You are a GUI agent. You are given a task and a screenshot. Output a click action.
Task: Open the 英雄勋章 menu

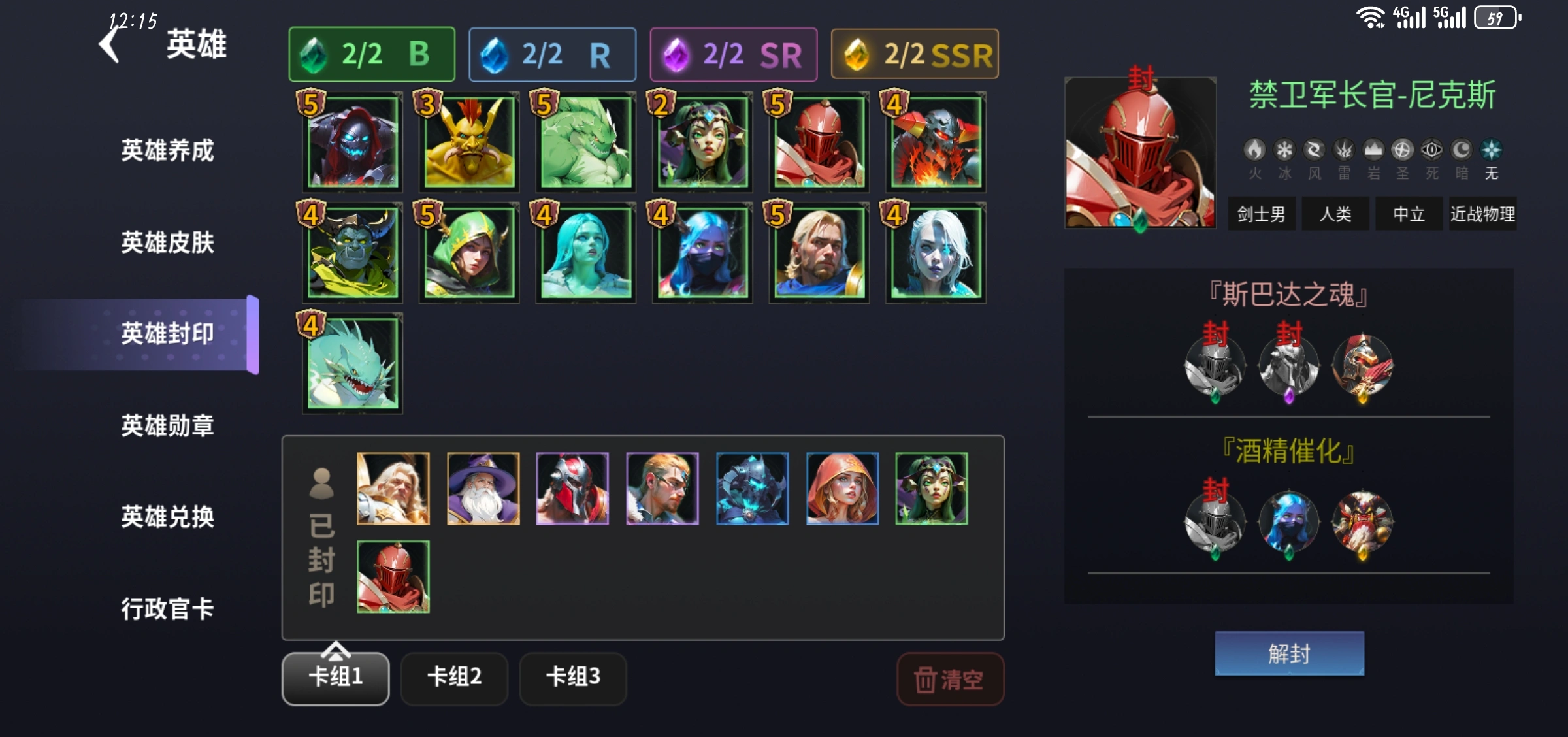167,425
